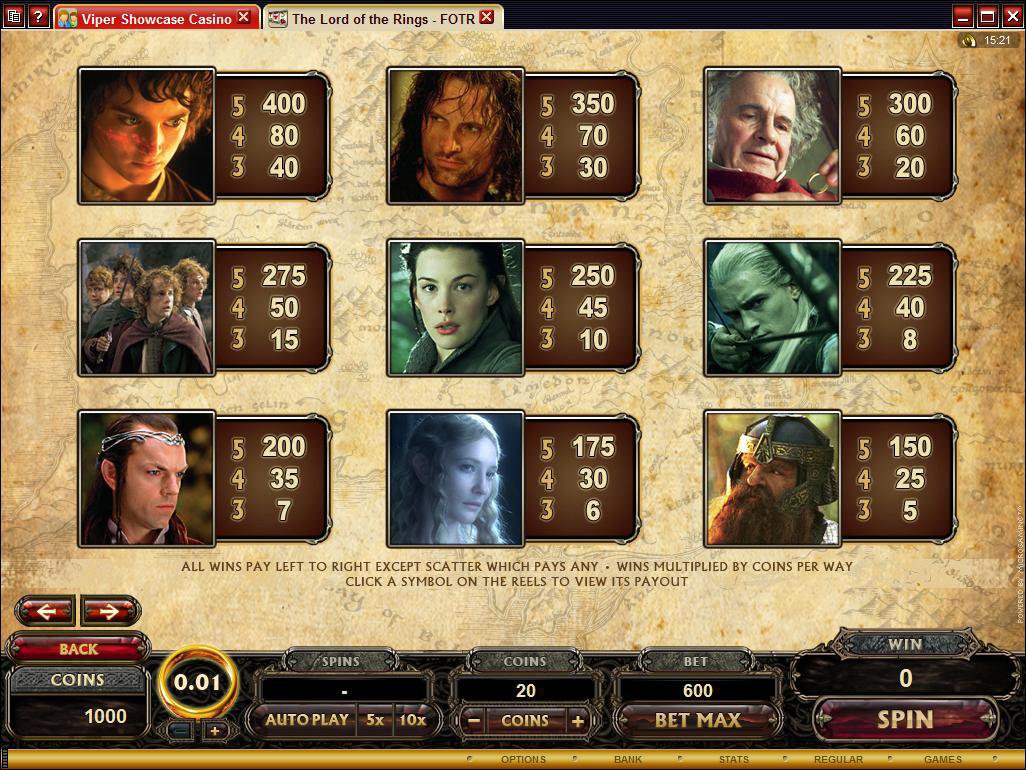The width and height of the screenshot is (1026, 770).
Task: Increase coins with the plus button
Action: pyautogui.click(x=577, y=720)
